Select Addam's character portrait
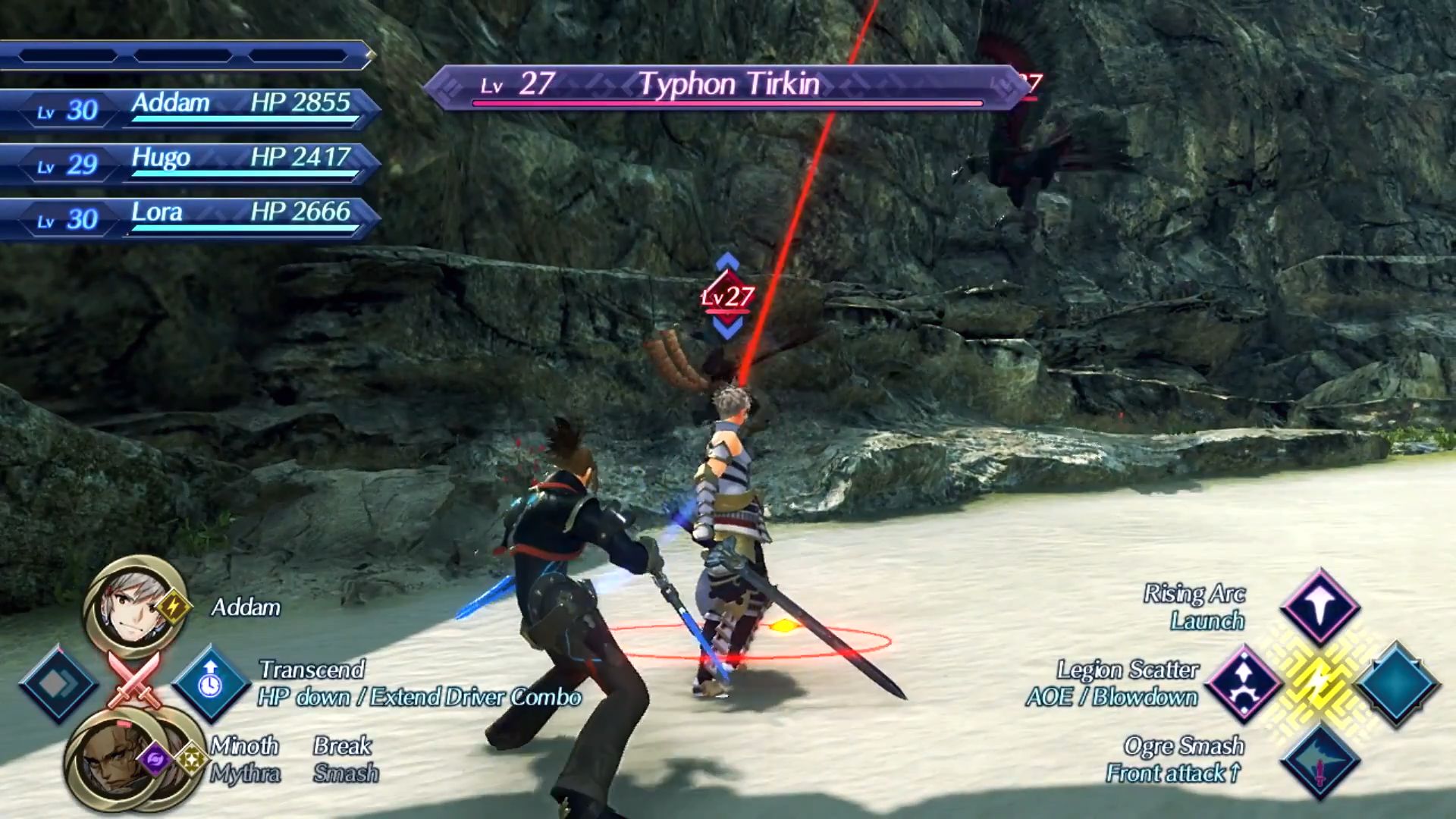 135,607
